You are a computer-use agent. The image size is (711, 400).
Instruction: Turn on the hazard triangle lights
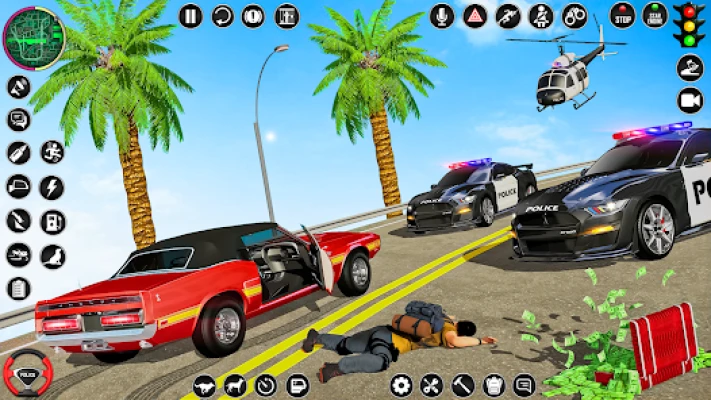click(x=474, y=15)
